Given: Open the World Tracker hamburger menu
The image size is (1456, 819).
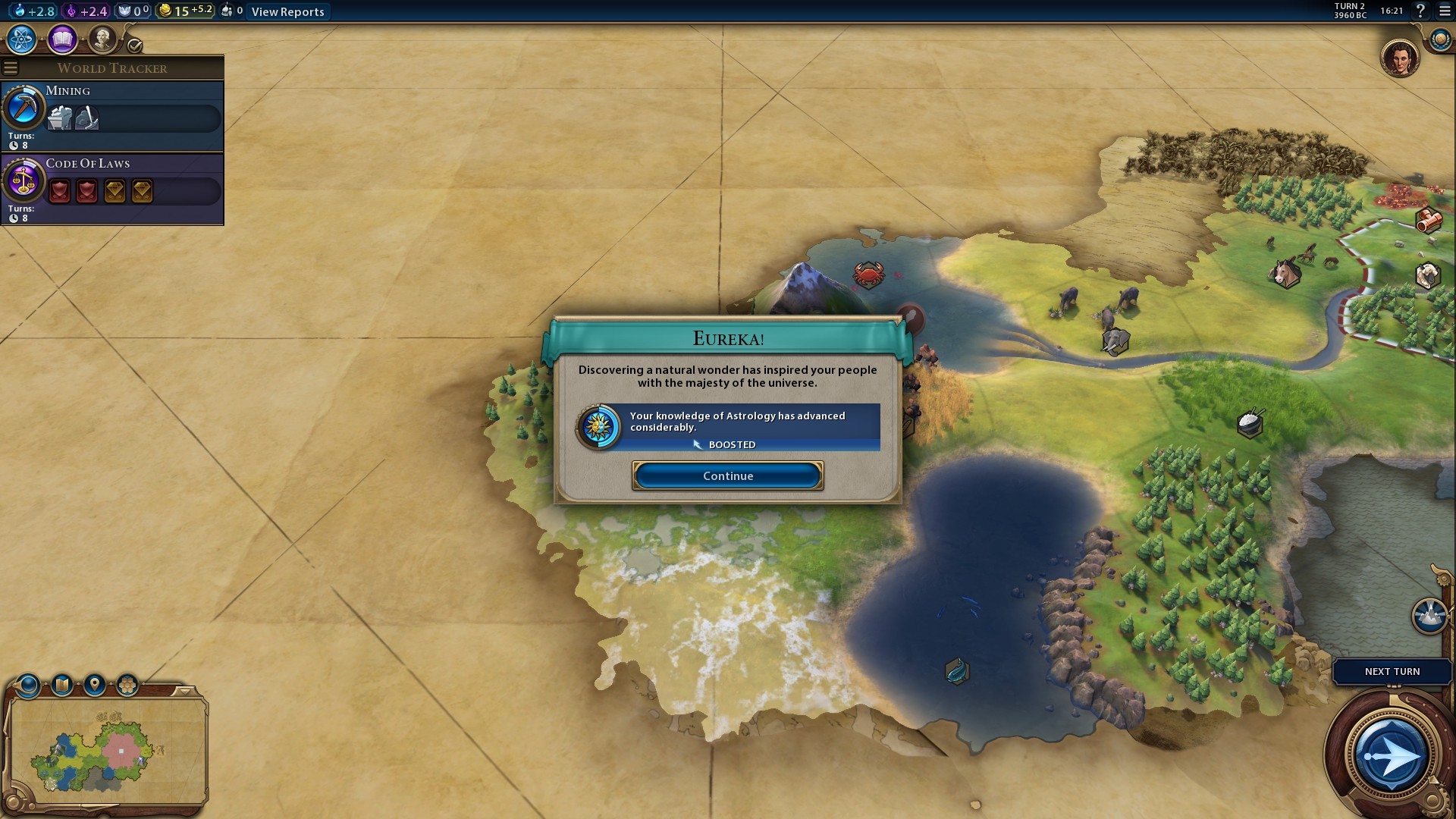Looking at the screenshot, I should [11, 68].
